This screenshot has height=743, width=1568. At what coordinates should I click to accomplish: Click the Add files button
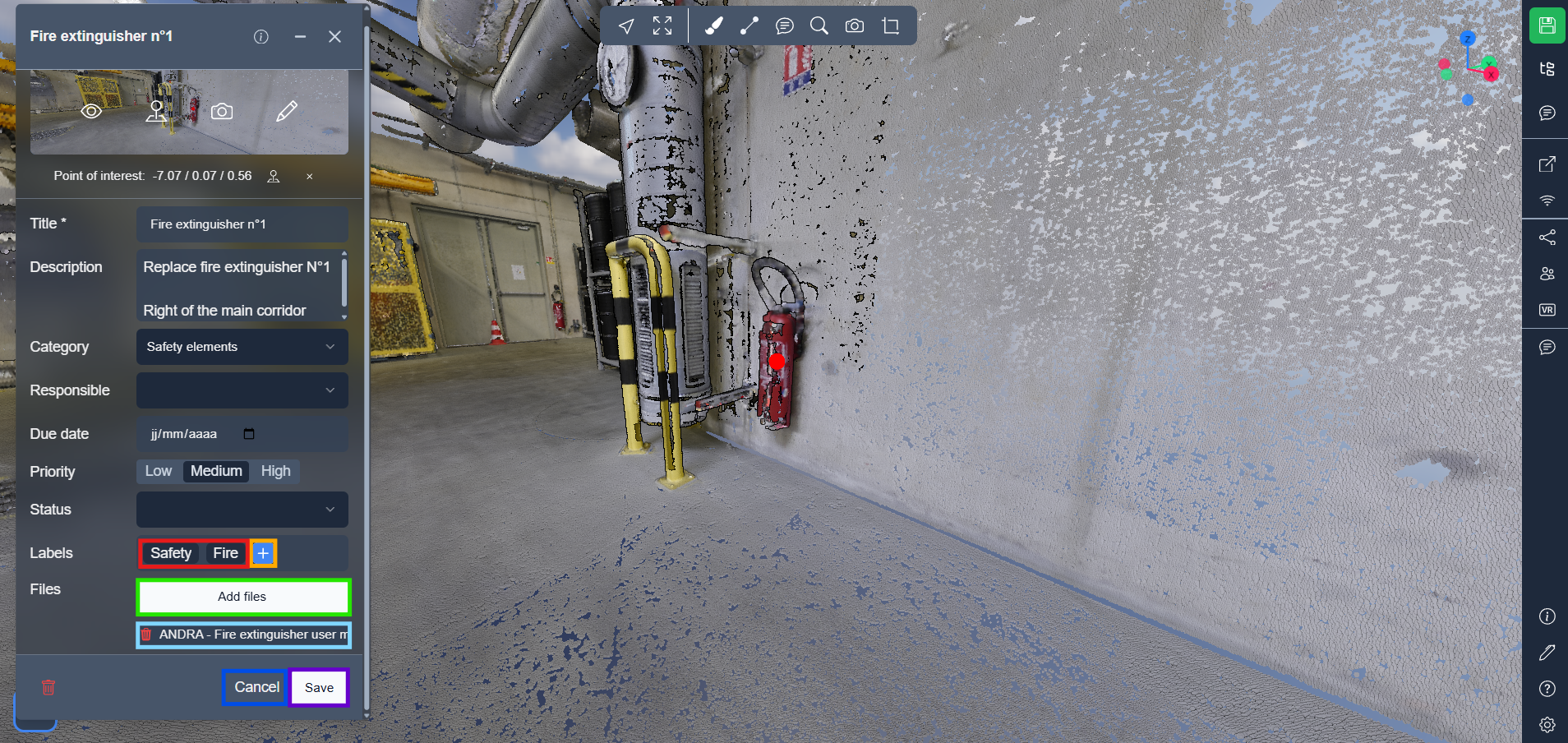242,597
